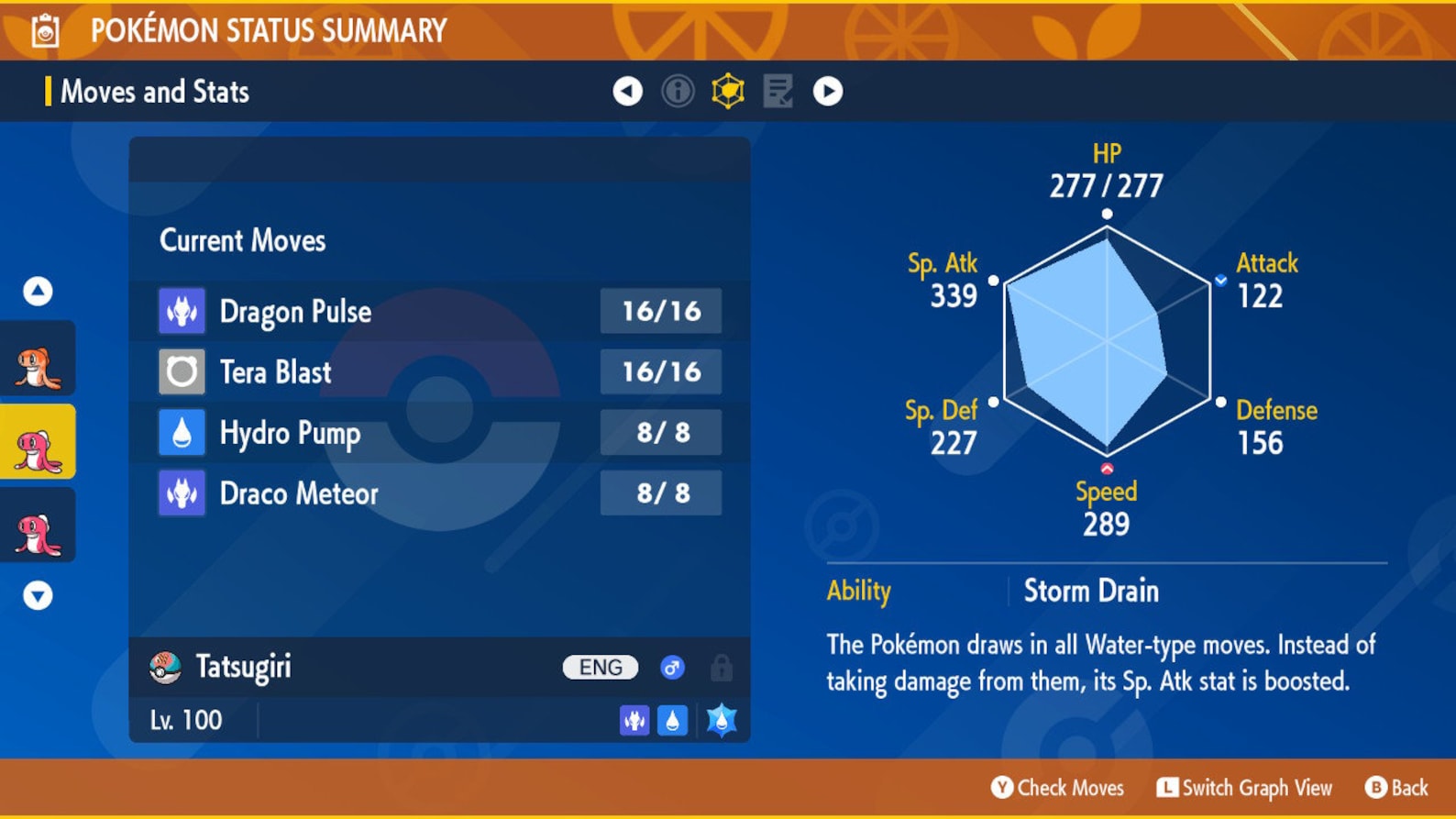Collapse the party list with the down arrow
The width and height of the screenshot is (1456, 819).
point(37,597)
